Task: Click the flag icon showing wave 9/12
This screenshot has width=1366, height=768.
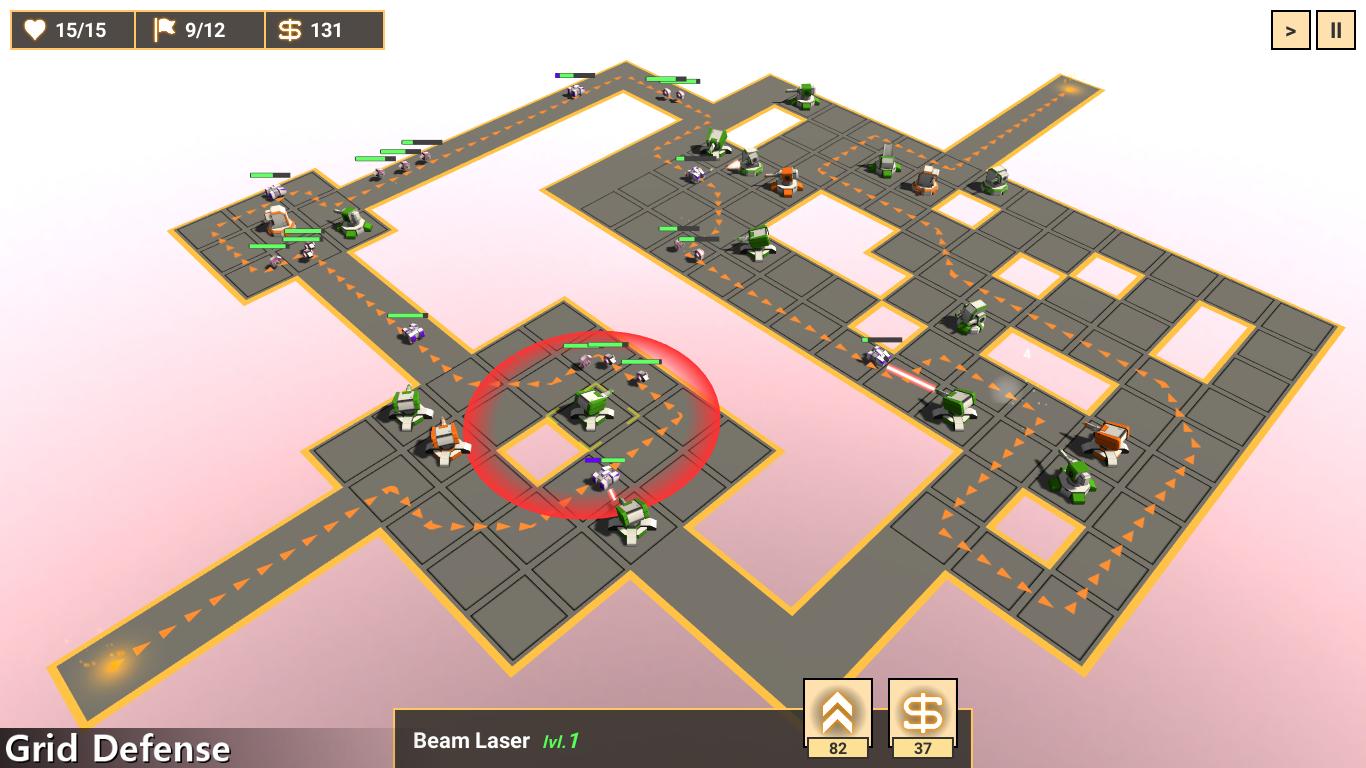Action: click(169, 30)
